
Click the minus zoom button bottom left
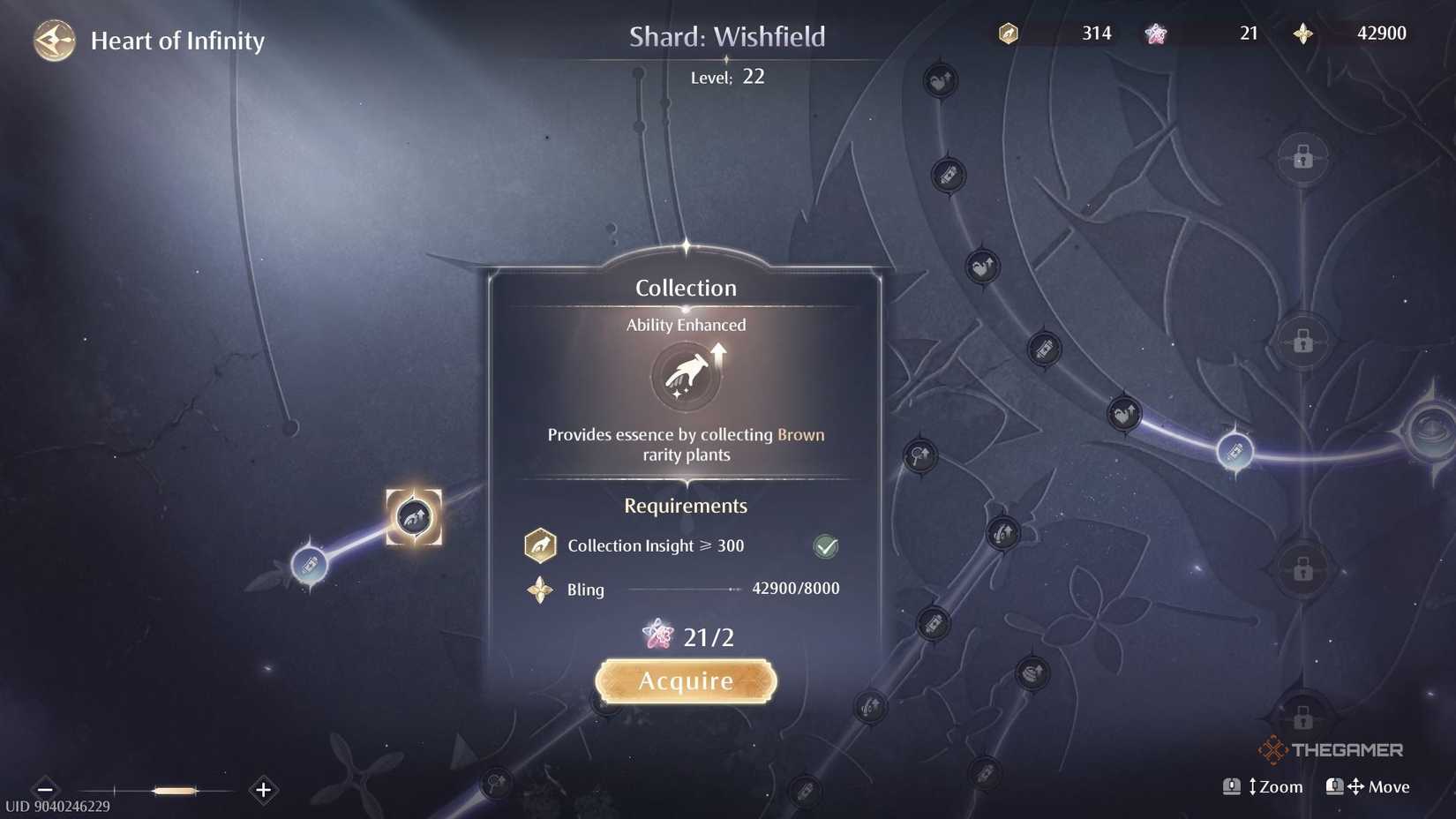[x=43, y=790]
